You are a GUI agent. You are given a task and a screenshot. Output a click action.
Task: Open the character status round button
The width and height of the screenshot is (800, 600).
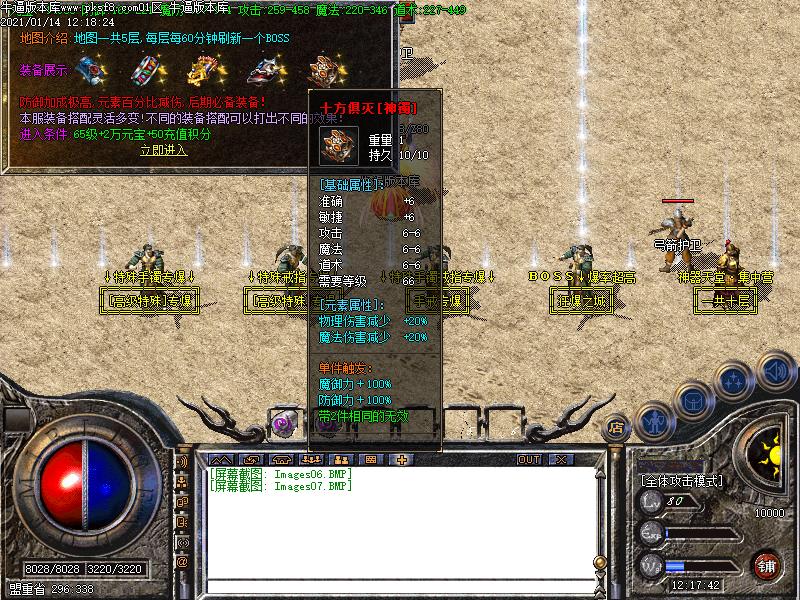tap(655, 421)
